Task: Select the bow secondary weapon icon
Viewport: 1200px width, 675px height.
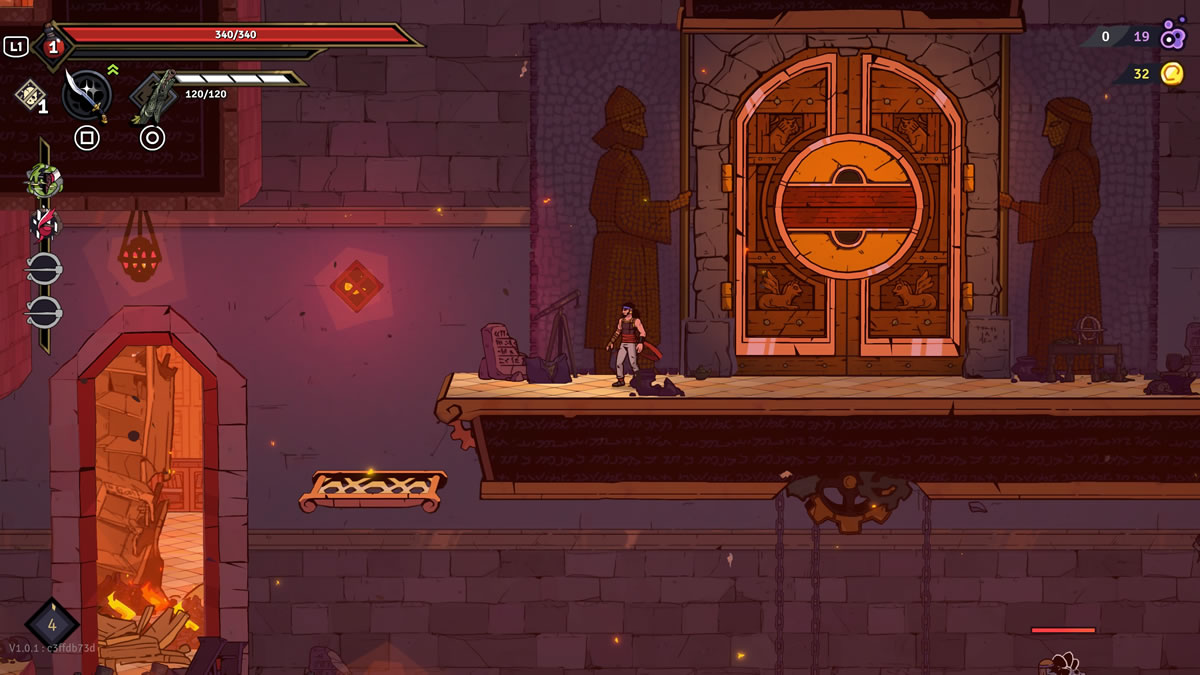Action: point(153,96)
